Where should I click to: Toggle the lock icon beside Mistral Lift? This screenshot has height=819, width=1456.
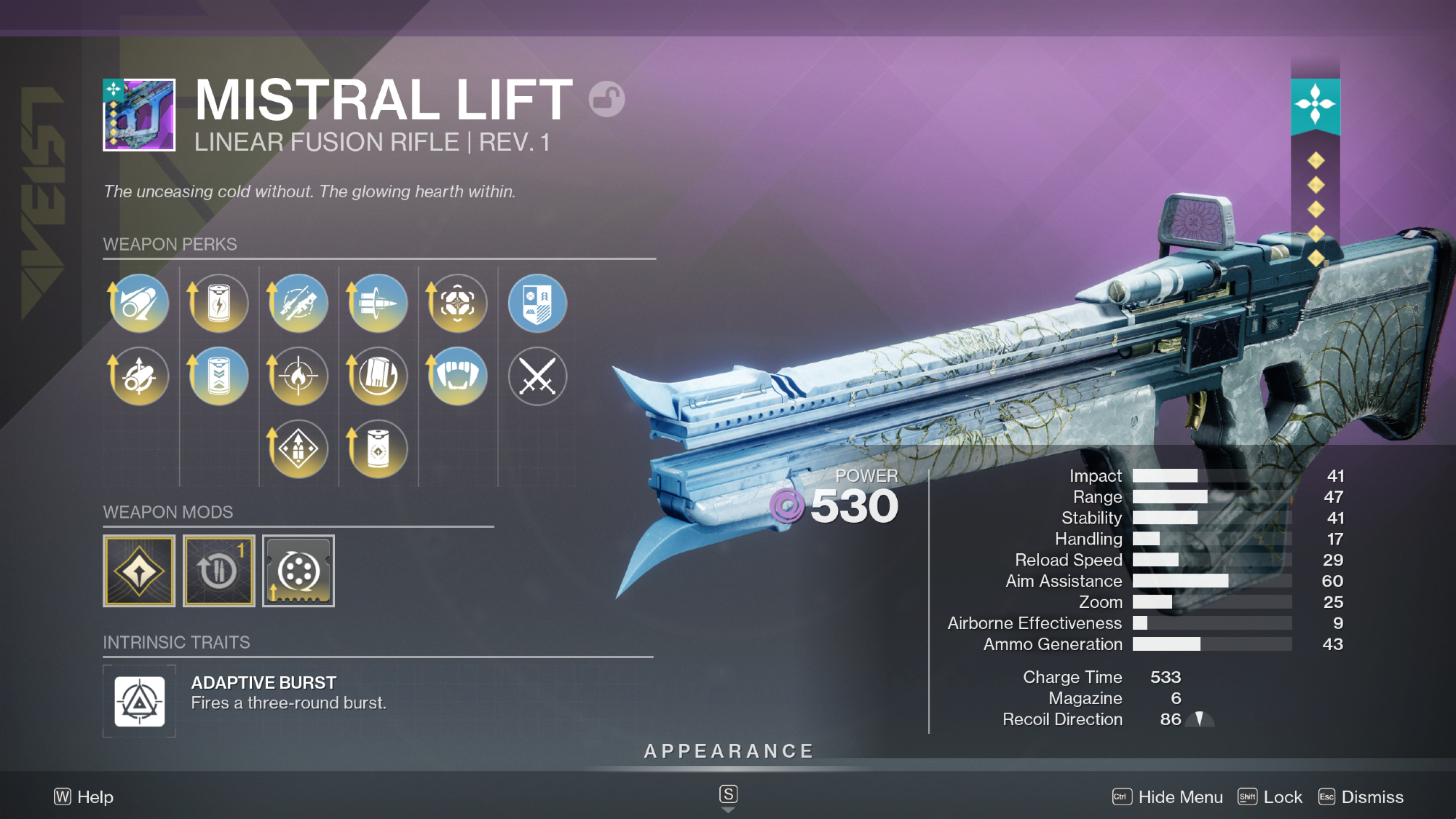[606, 99]
